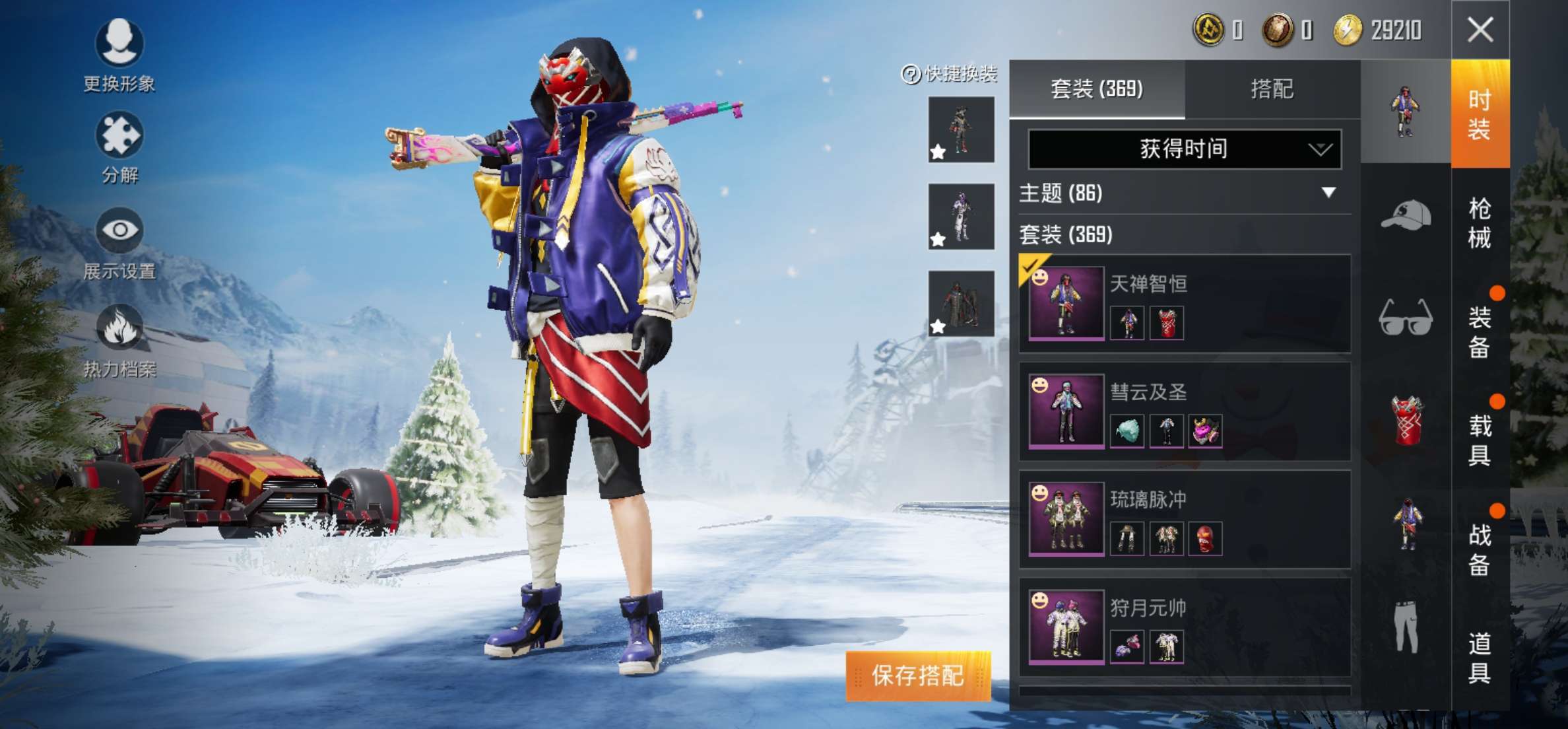Image resolution: width=1568 pixels, height=729 pixels.
Task: Close the wardrobe with the X button
Action: [1480, 30]
